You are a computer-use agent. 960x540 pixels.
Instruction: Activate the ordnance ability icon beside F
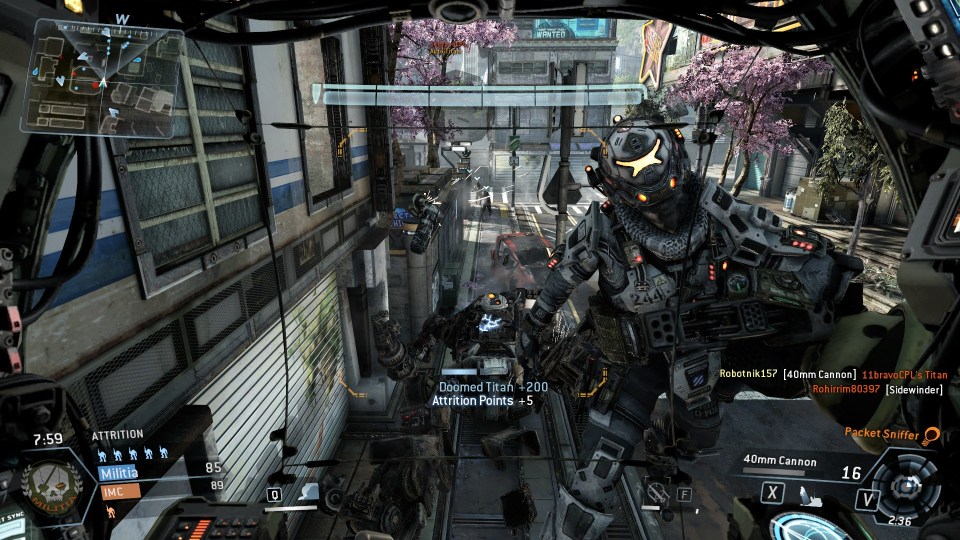[655, 493]
